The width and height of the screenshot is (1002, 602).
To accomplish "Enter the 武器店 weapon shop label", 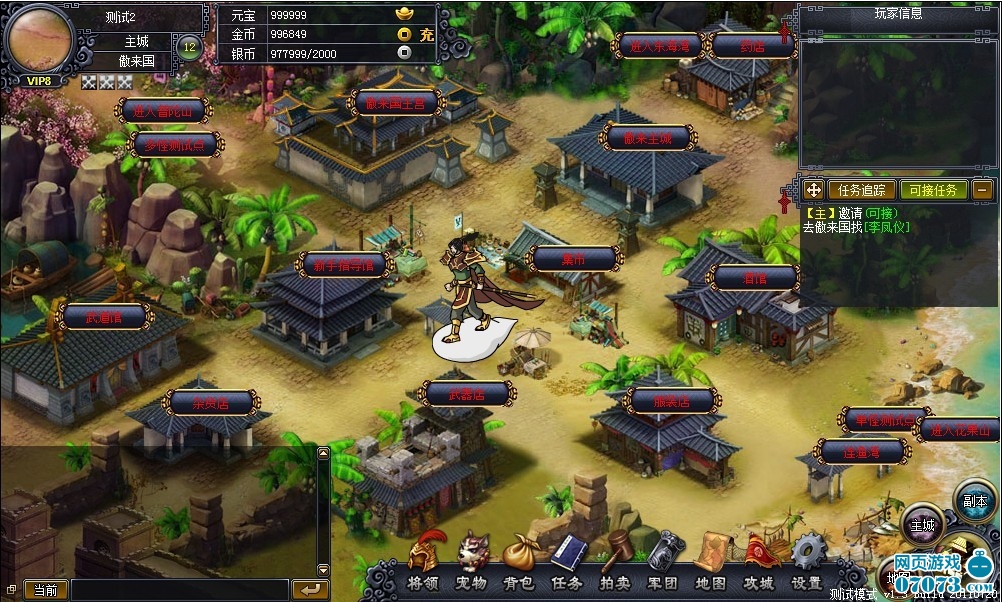I will click(466, 394).
